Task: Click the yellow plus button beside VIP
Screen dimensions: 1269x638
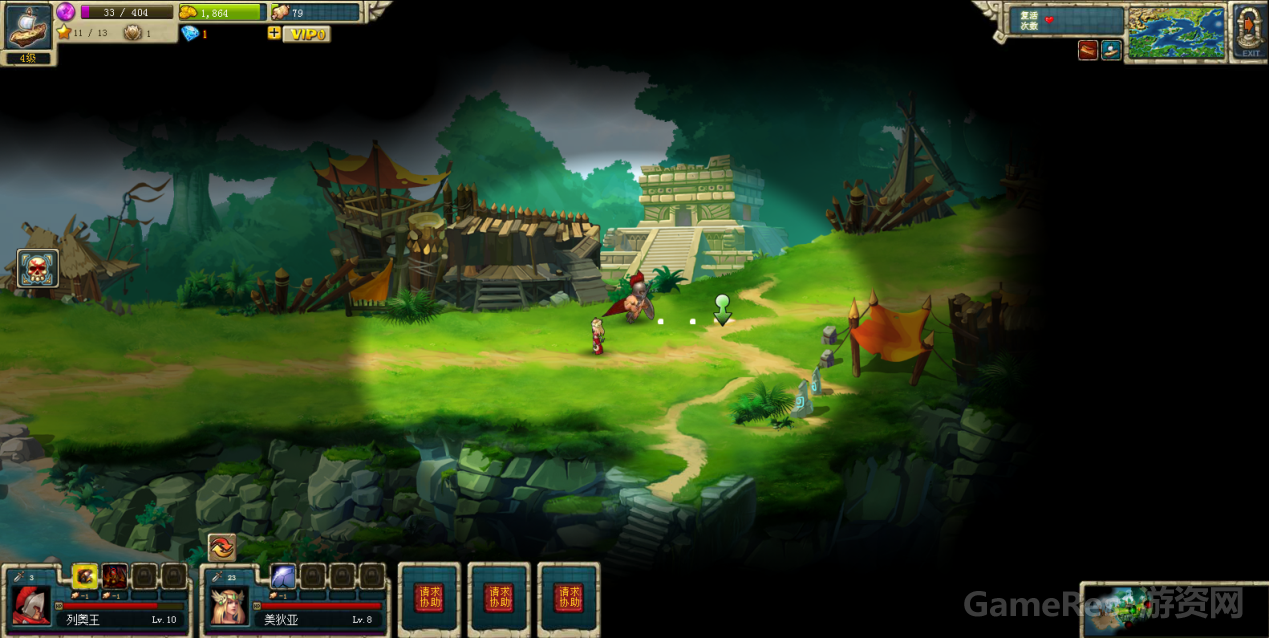Action: click(274, 33)
